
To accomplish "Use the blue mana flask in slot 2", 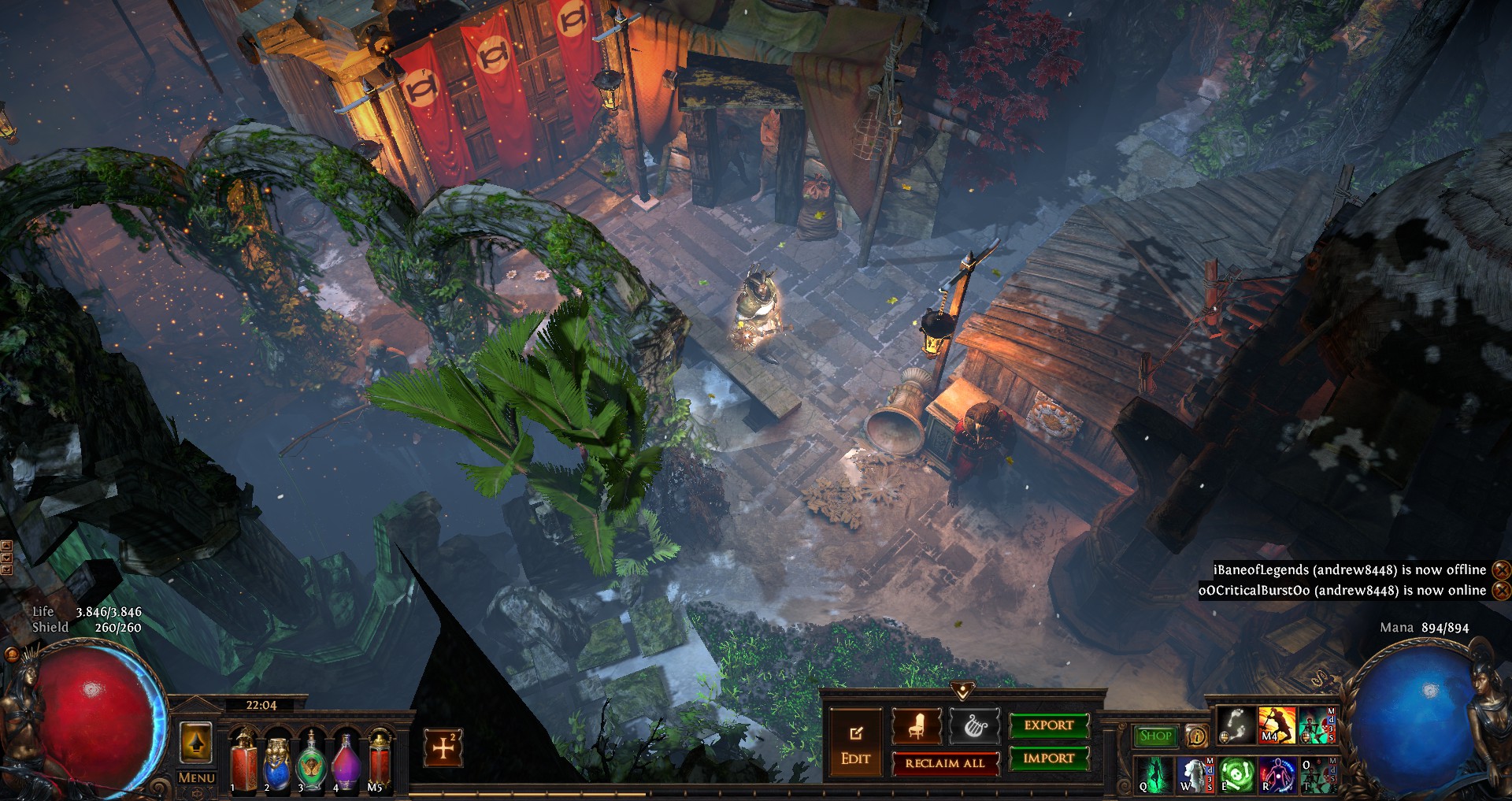I will (277, 761).
